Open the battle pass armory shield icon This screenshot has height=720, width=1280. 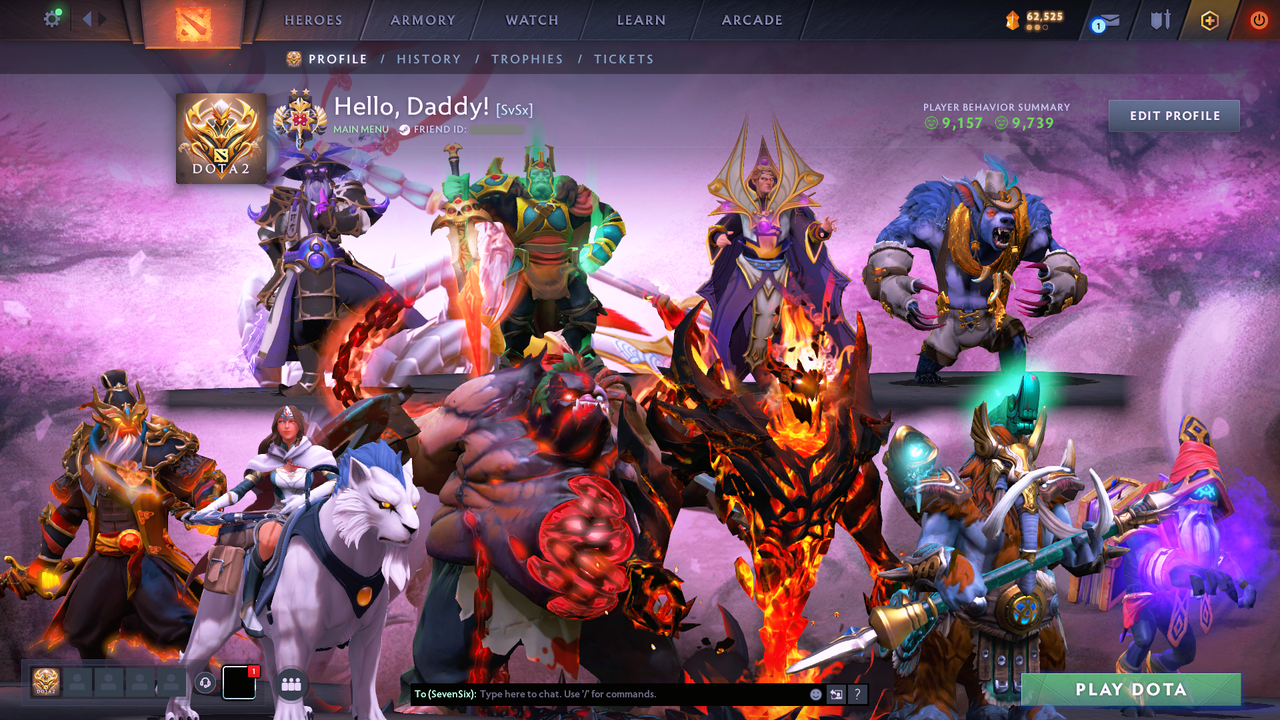coord(1161,19)
